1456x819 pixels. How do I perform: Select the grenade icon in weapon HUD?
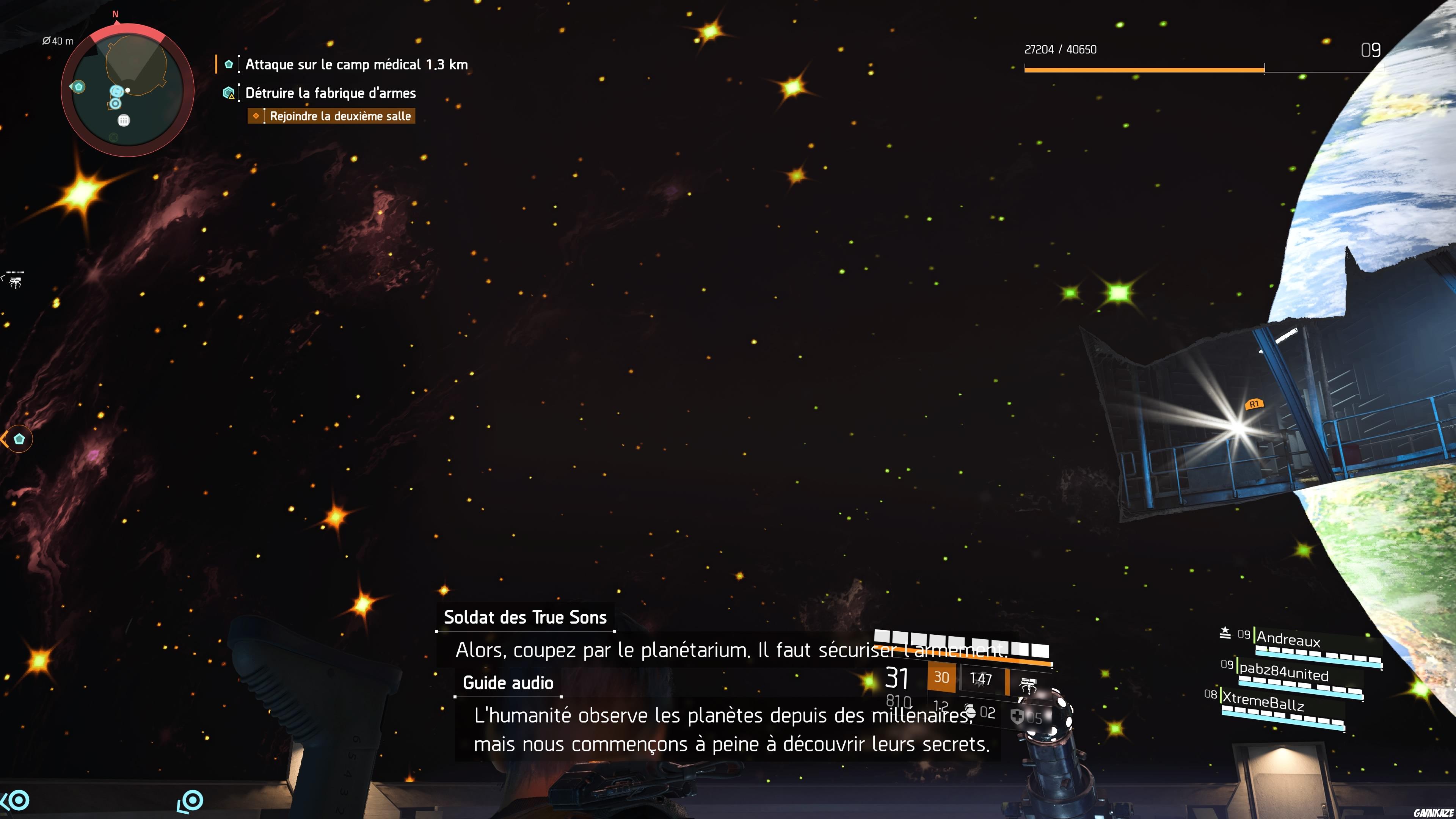[970, 711]
